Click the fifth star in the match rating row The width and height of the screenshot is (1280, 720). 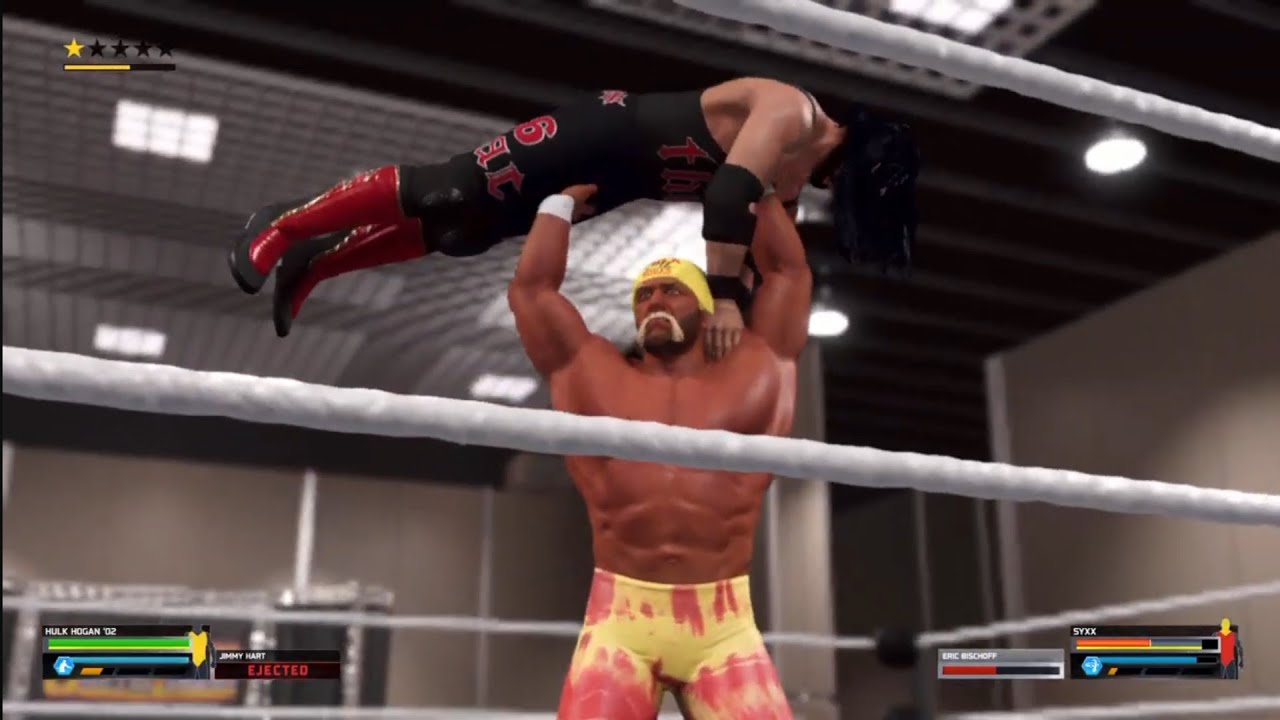[166, 49]
